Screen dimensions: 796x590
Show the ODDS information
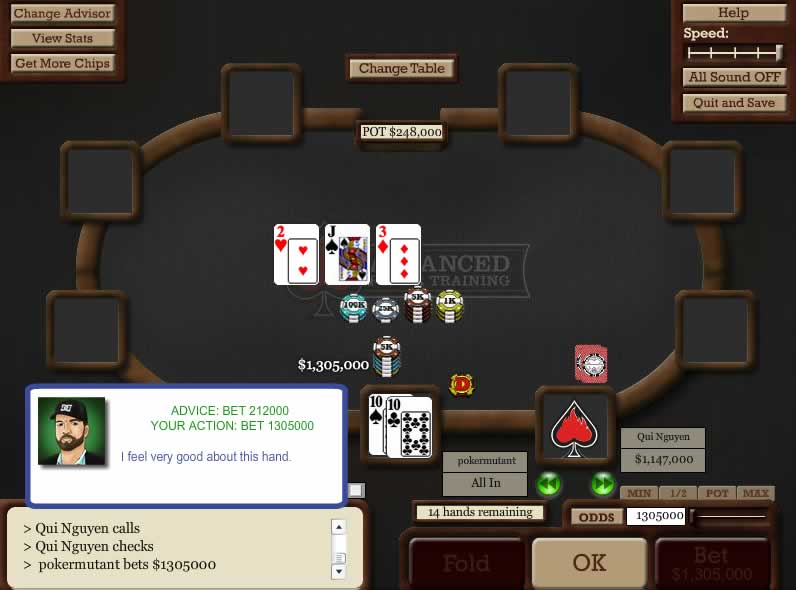(x=597, y=516)
